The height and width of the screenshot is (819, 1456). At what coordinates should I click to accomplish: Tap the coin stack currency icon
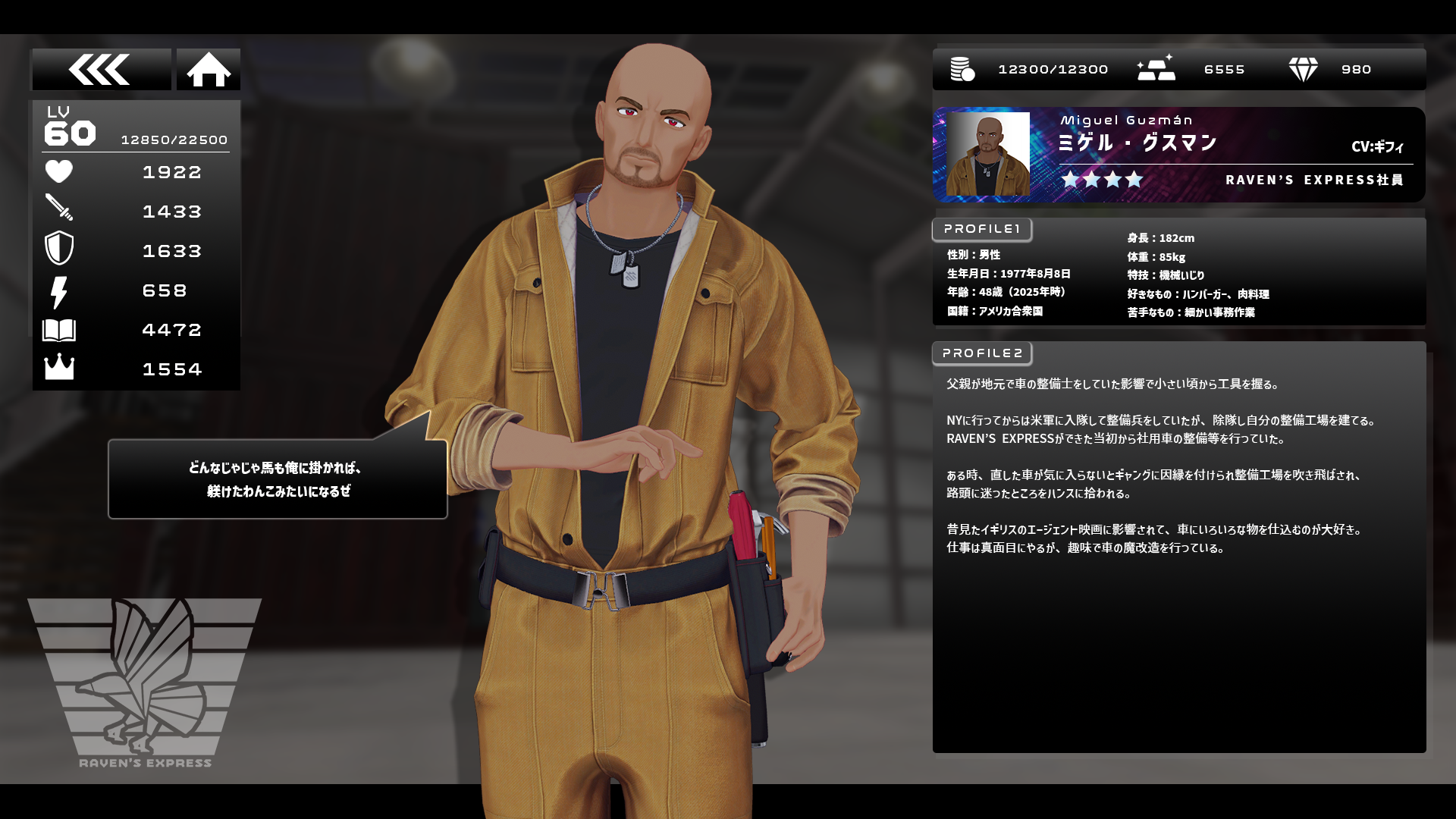tap(962, 70)
